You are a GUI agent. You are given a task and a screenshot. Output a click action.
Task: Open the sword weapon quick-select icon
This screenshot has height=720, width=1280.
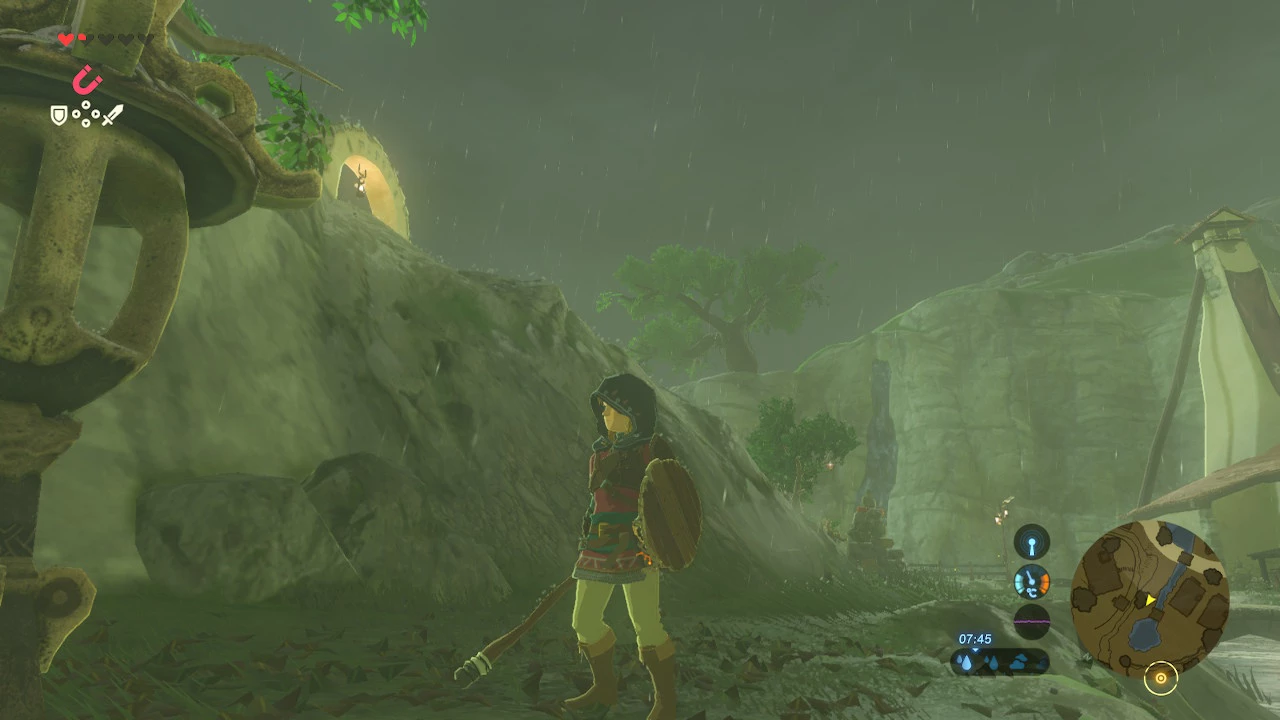tap(112, 115)
